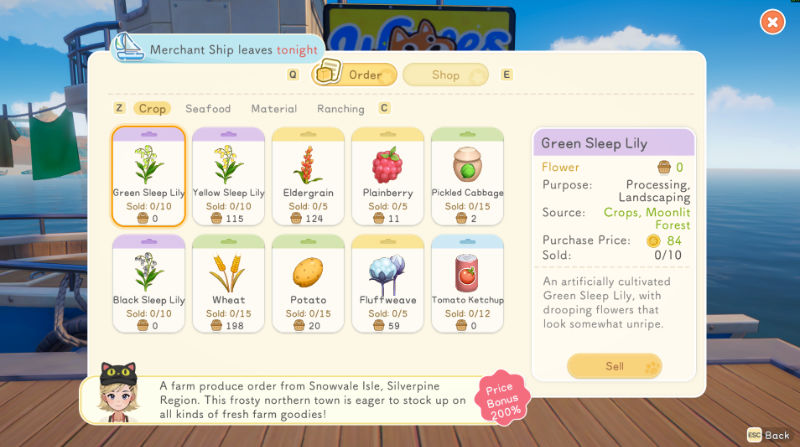
Task: Select the Eldergrain item card
Action: tap(308, 177)
